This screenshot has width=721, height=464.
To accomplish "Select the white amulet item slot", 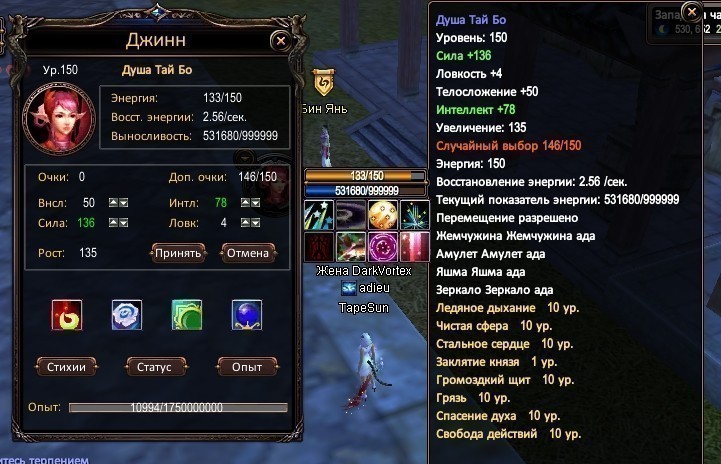I will pyautogui.click(x=127, y=315).
